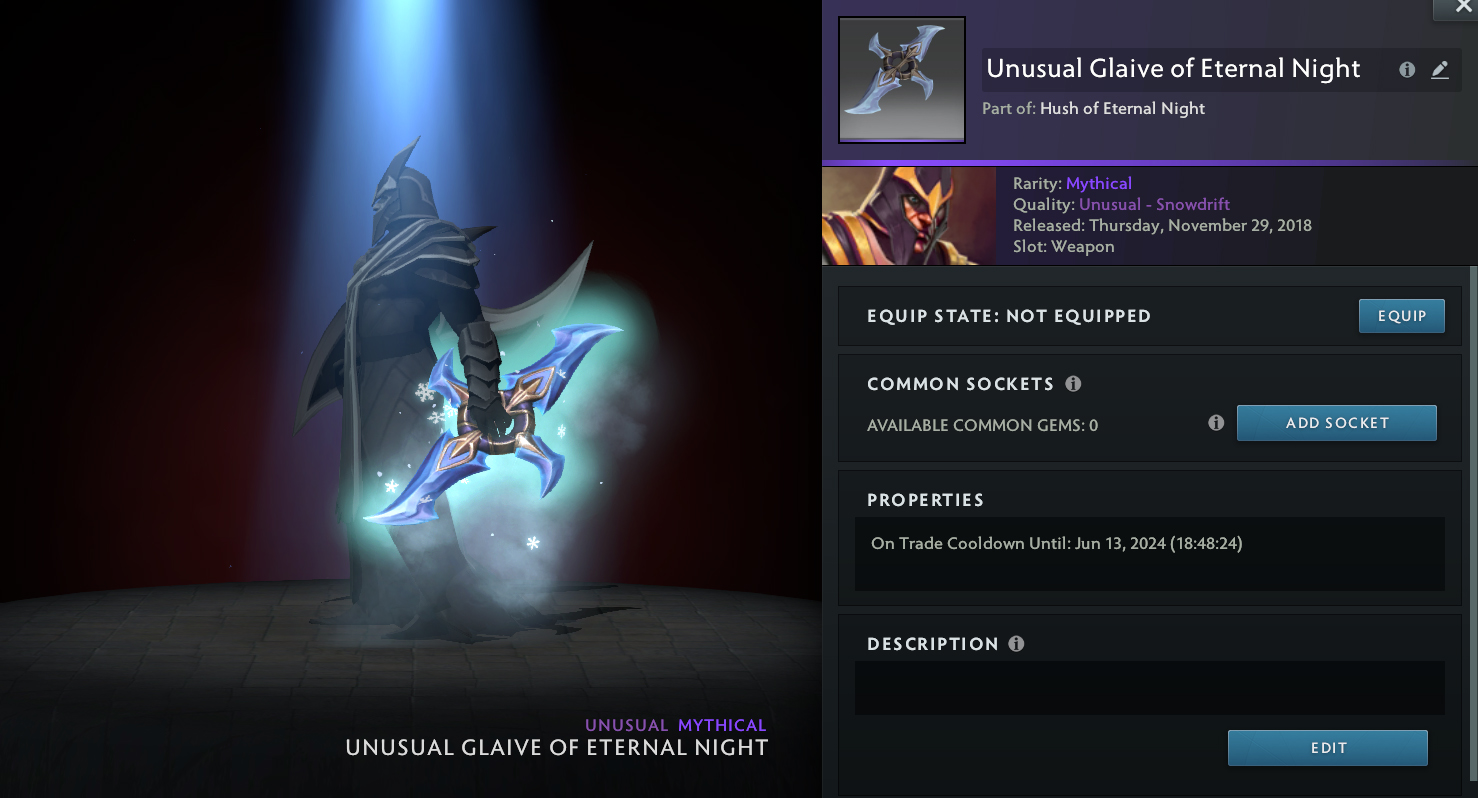Click the description text box
This screenshot has height=798, width=1478.
pyautogui.click(x=1149, y=688)
